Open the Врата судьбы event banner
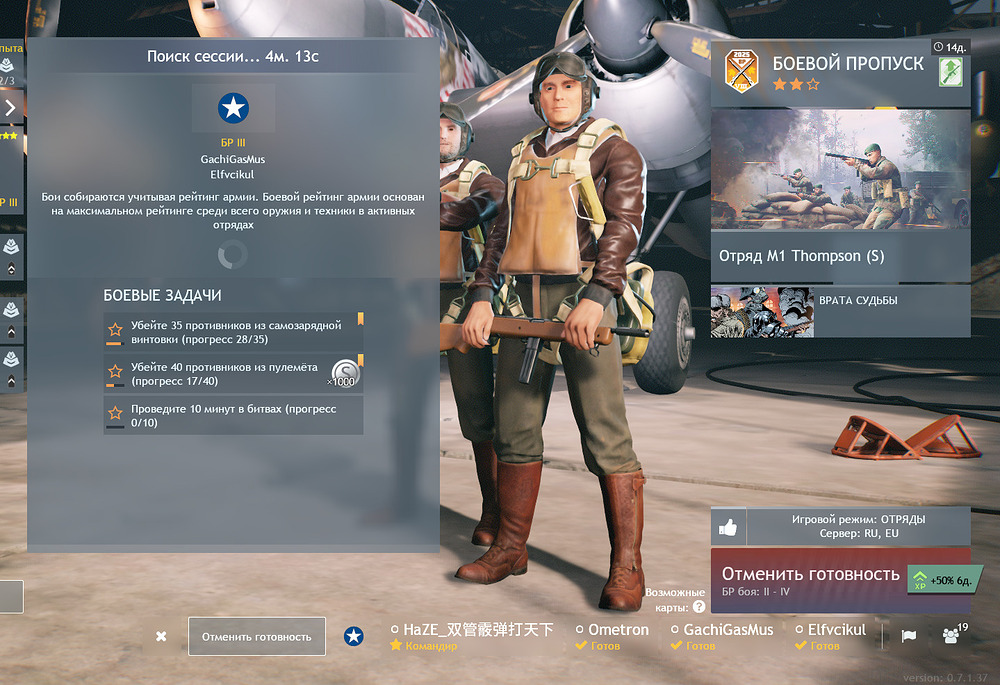Screen dimensions: 1000x685 click(840, 312)
